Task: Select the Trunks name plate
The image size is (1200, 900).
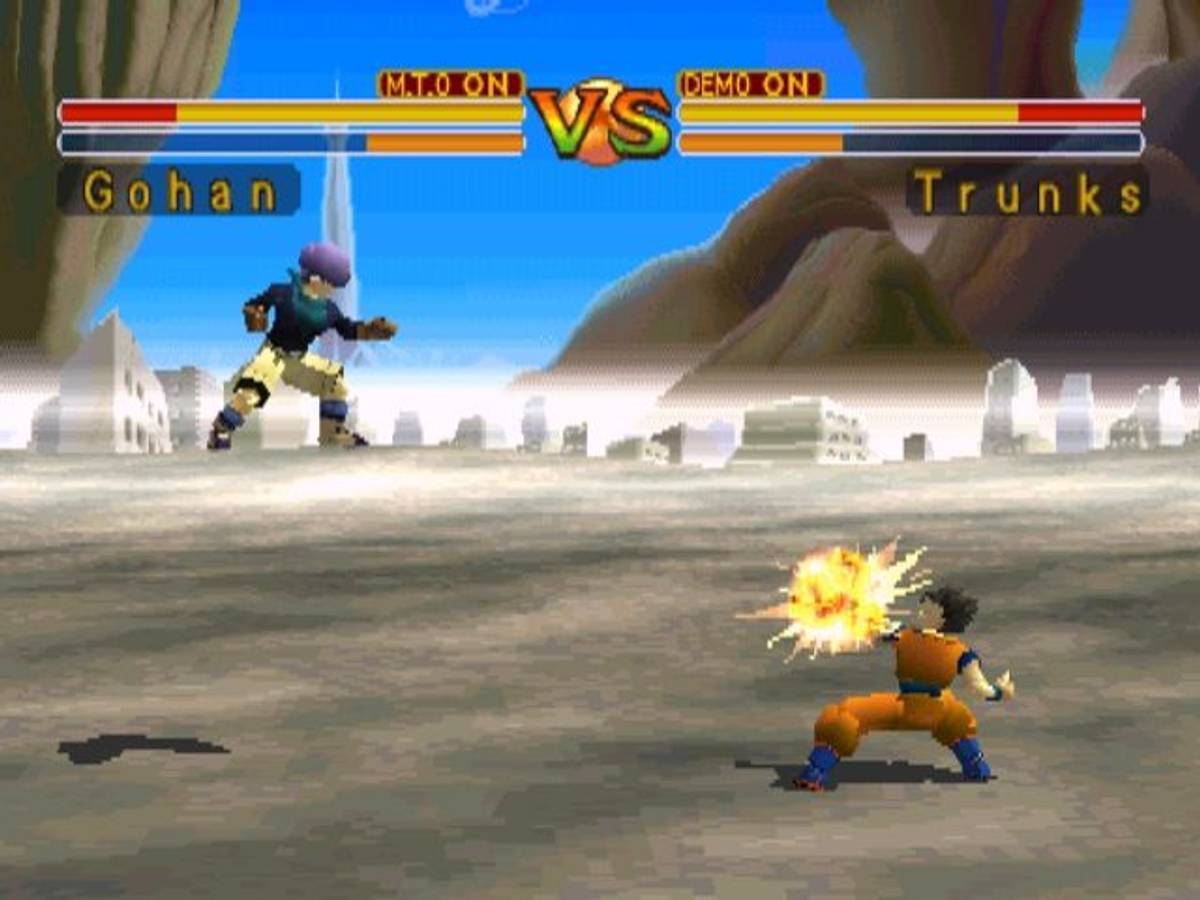Action: coord(1028,192)
